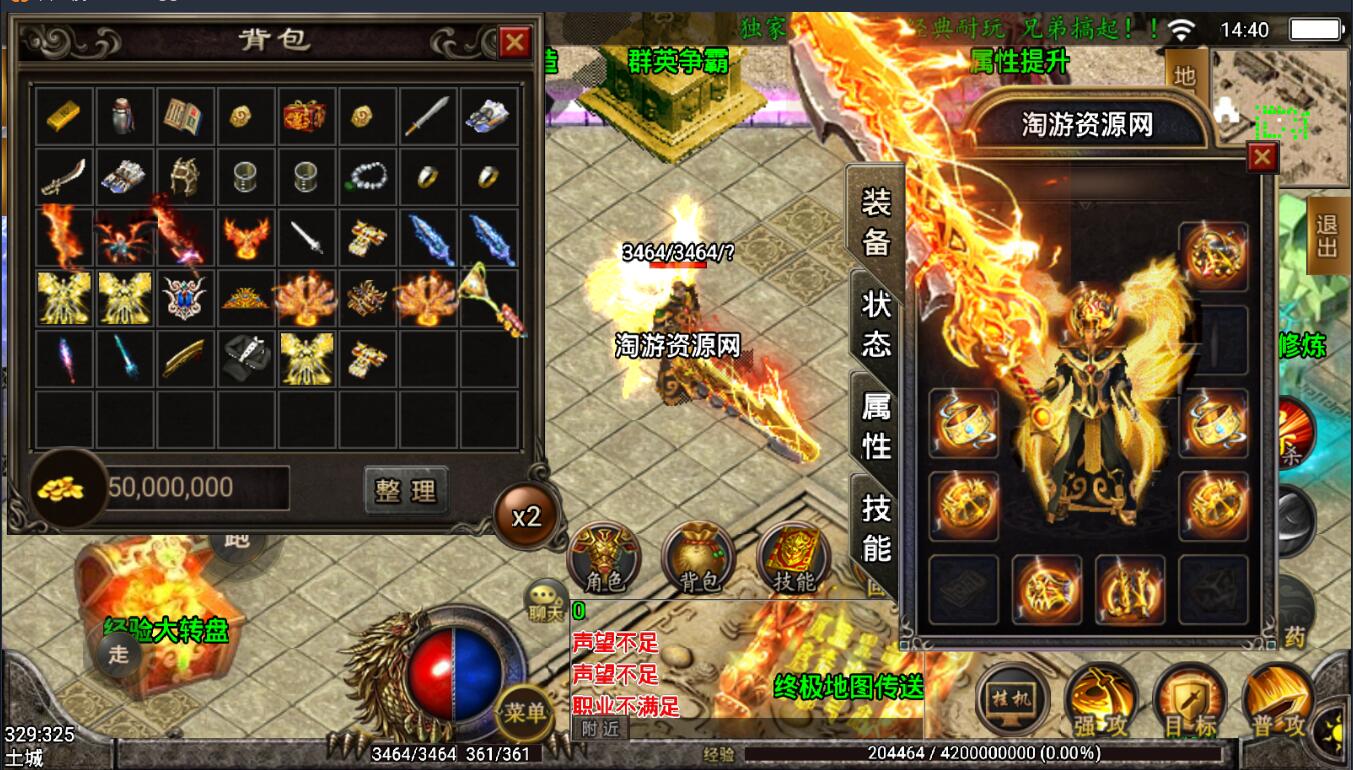Close the character equipment panel
Screen dimensions: 1353x770
(1263, 158)
